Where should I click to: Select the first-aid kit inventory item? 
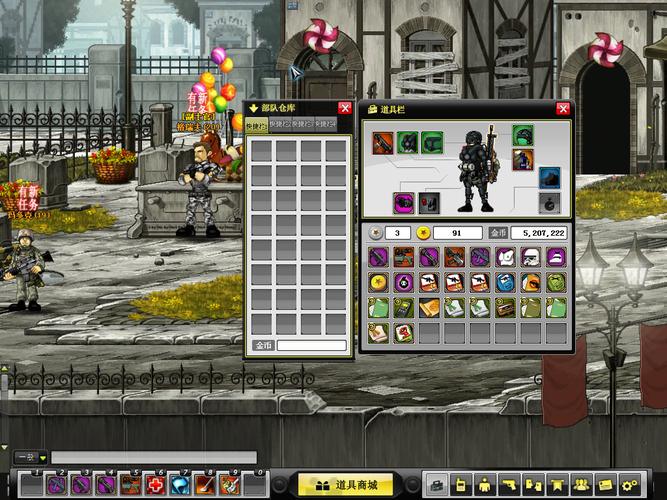[403, 332]
